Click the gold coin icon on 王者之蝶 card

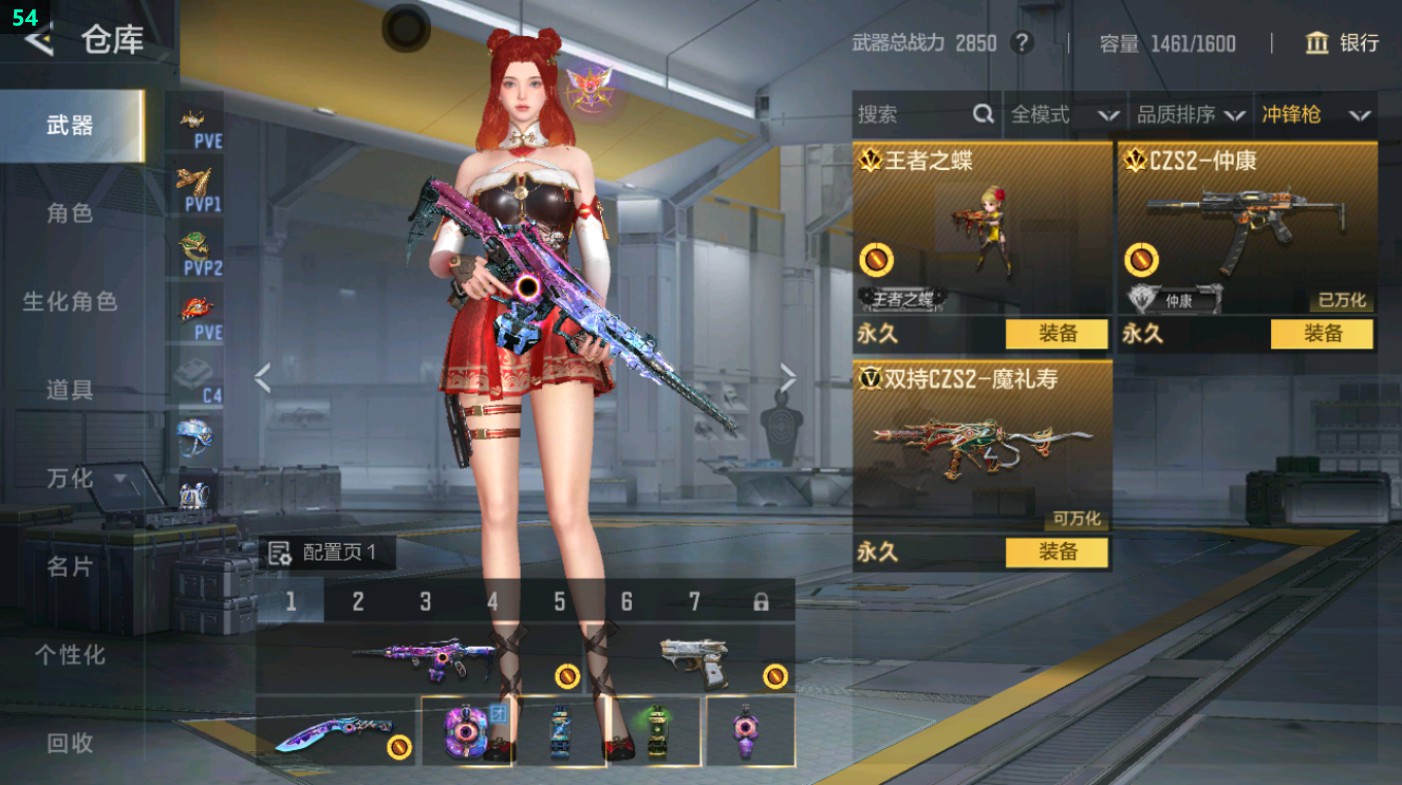[875, 259]
